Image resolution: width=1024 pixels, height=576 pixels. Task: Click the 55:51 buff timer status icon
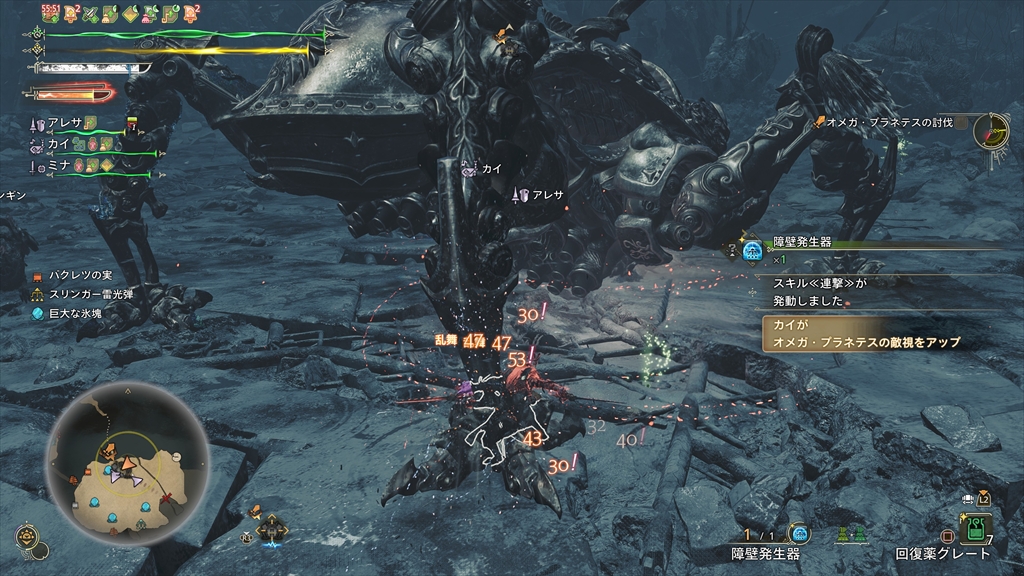(49, 14)
